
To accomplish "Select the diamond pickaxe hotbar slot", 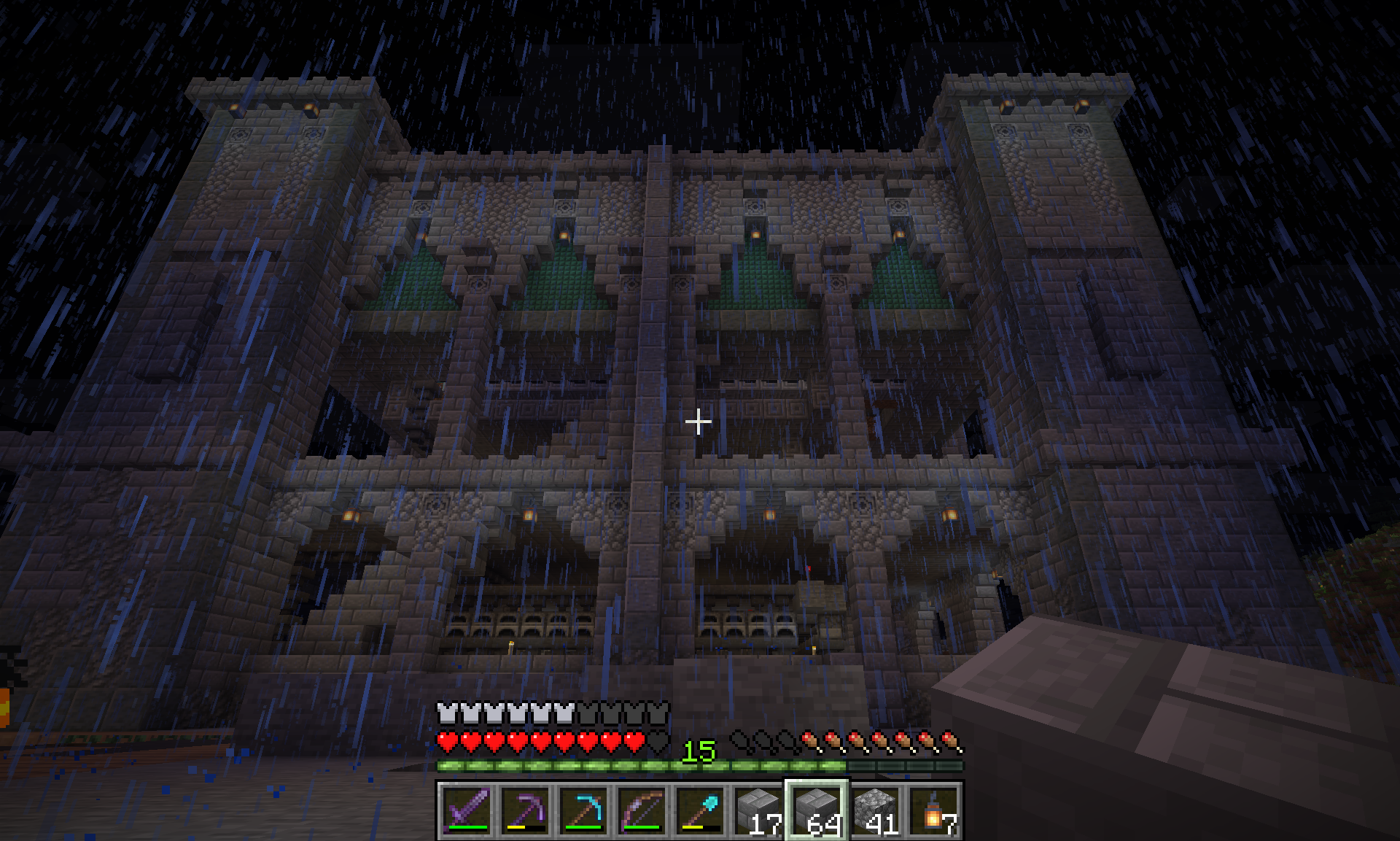I will 583,810.
